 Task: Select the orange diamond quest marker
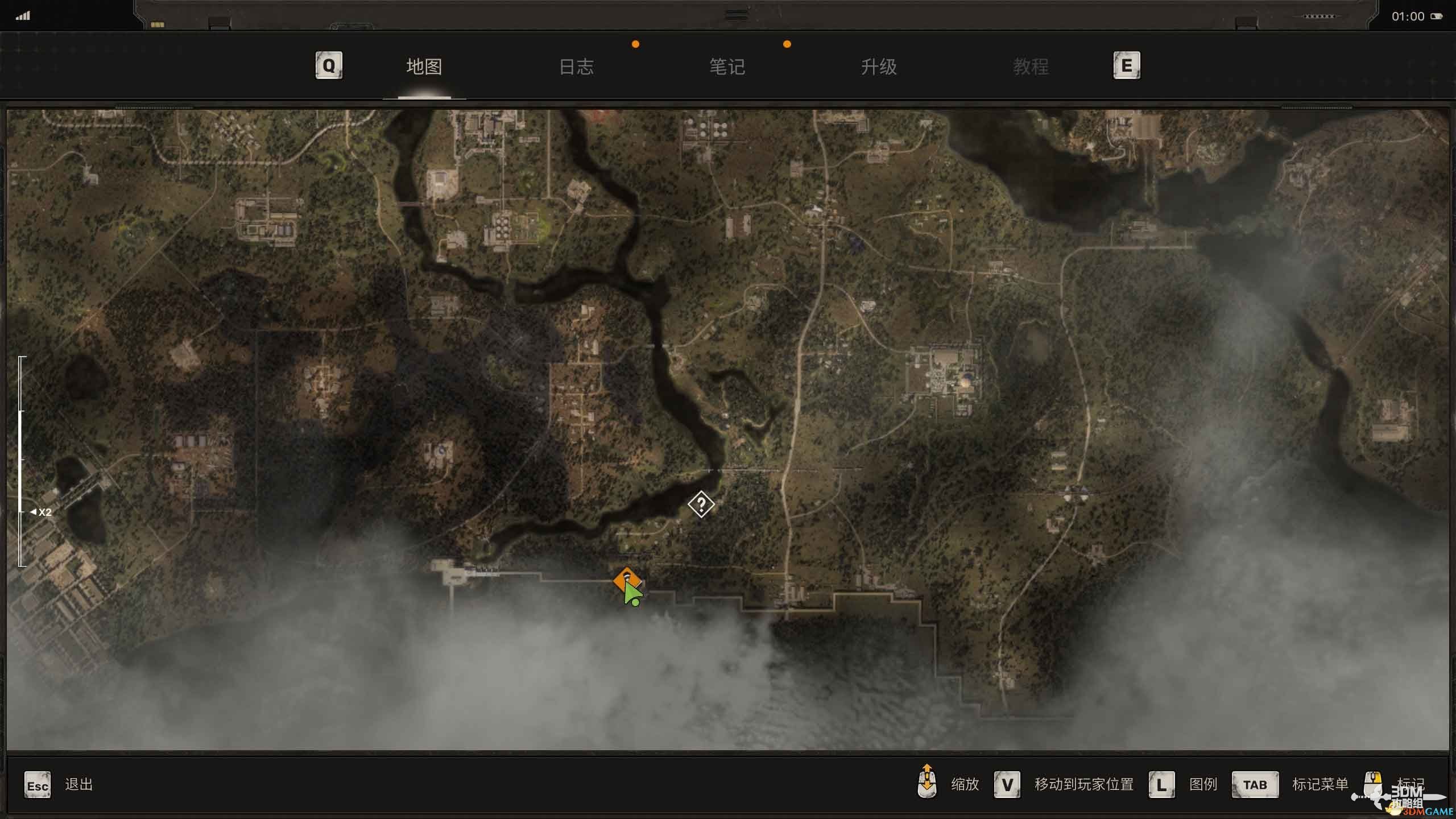coord(626,579)
